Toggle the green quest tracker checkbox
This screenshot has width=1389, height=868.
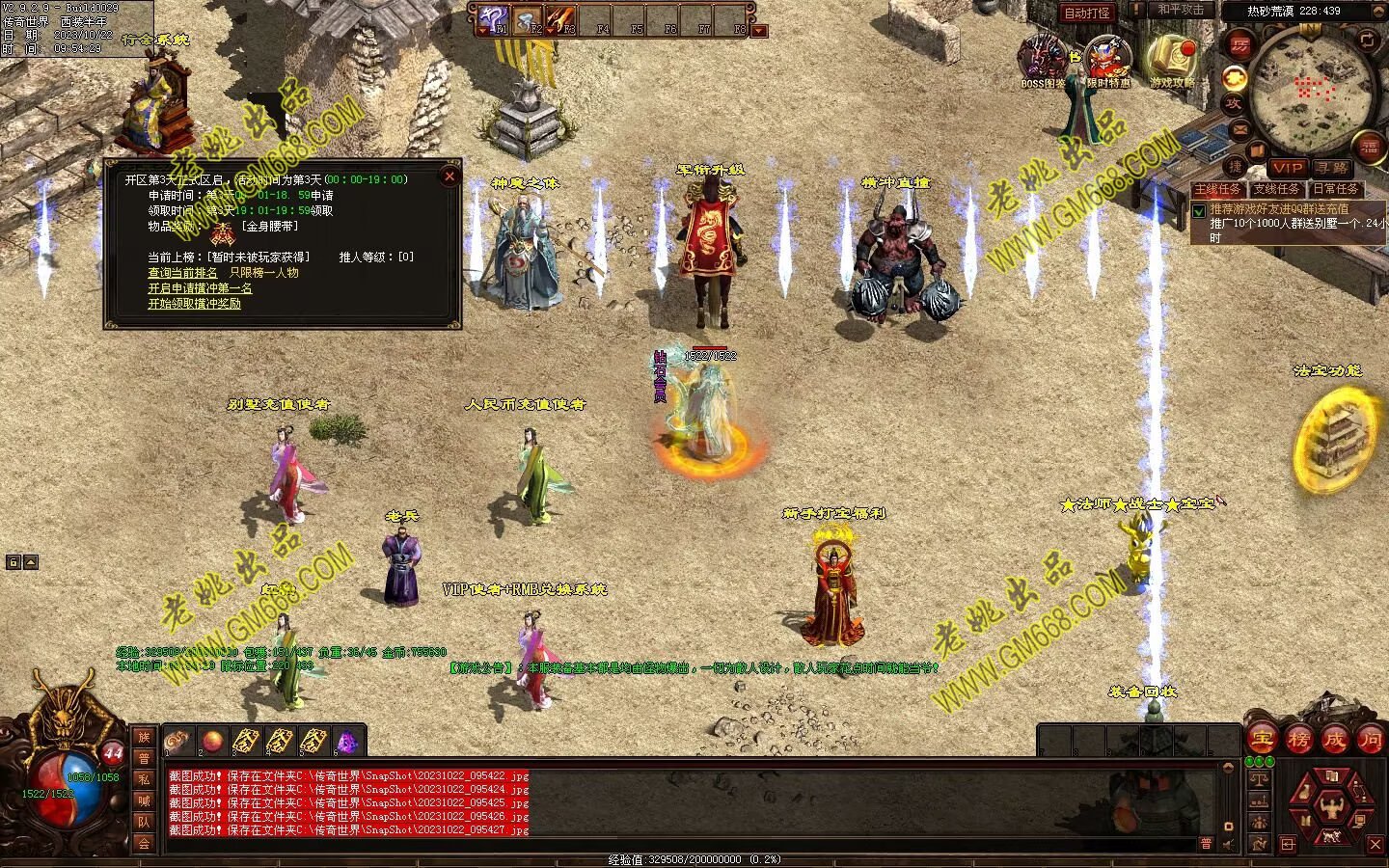(1199, 210)
